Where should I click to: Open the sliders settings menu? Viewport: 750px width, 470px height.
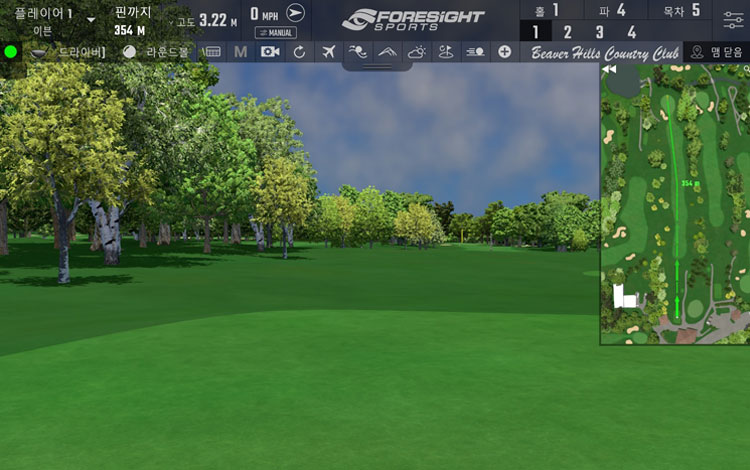733,20
